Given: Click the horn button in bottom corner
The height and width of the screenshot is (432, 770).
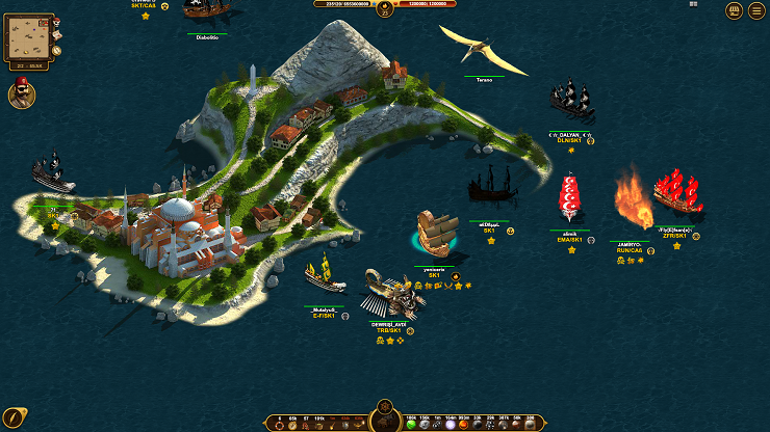Looking at the screenshot, I should (x=14, y=417).
